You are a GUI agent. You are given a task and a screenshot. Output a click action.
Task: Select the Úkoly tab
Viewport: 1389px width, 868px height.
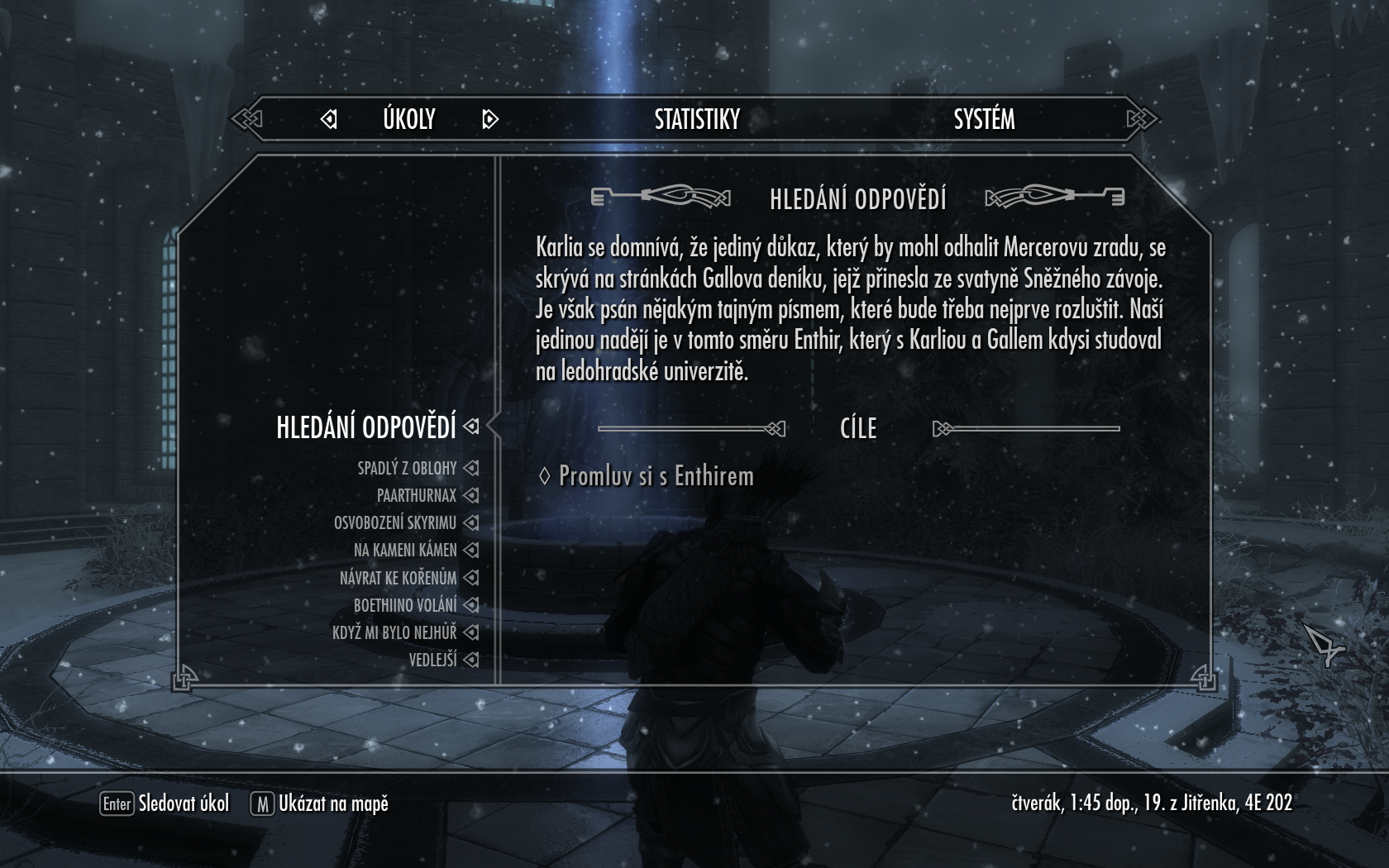point(408,120)
